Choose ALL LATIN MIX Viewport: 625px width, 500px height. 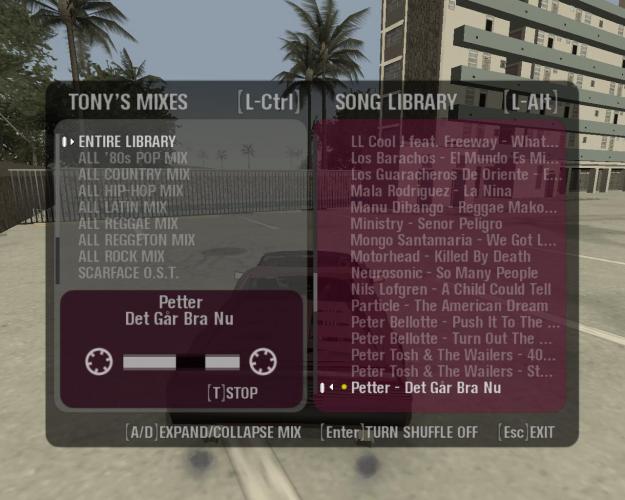click(122, 207)
